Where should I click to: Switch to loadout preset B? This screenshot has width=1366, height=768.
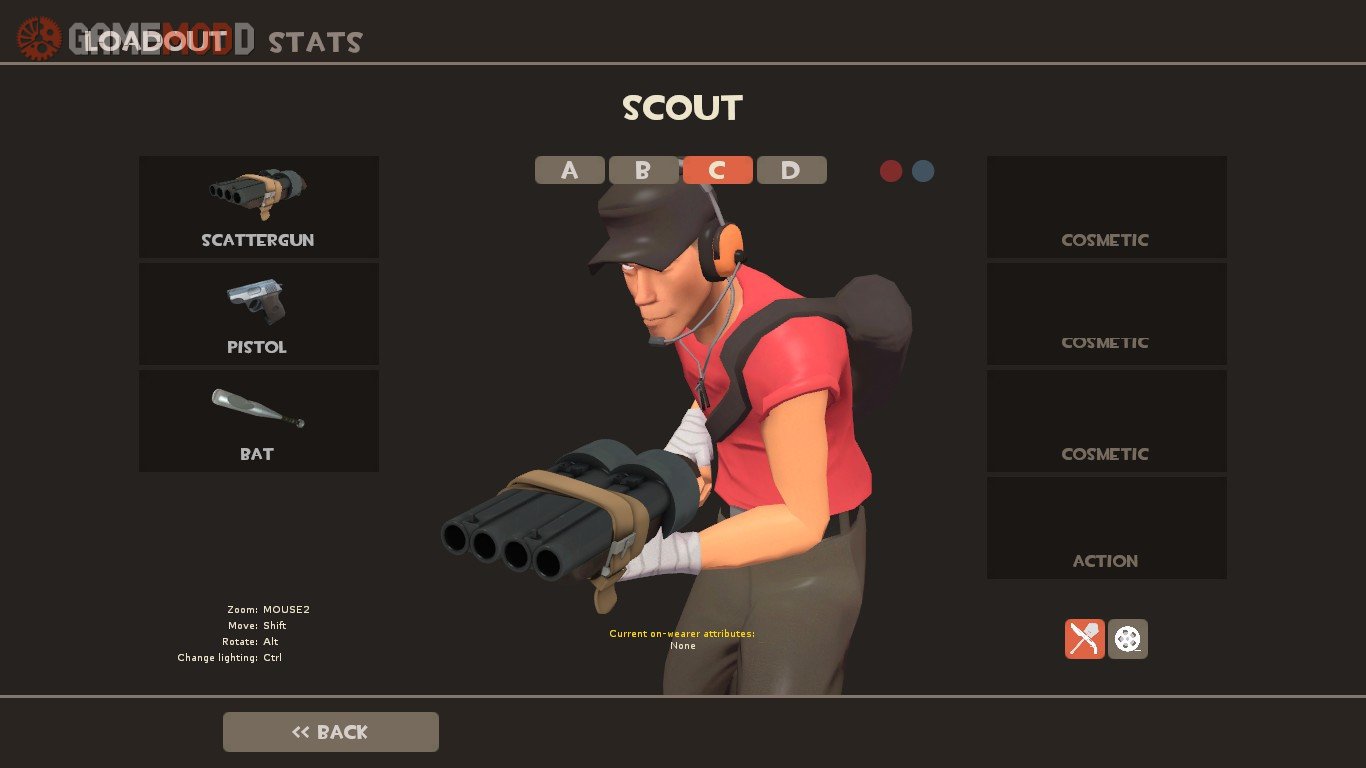tap(643, 170)
